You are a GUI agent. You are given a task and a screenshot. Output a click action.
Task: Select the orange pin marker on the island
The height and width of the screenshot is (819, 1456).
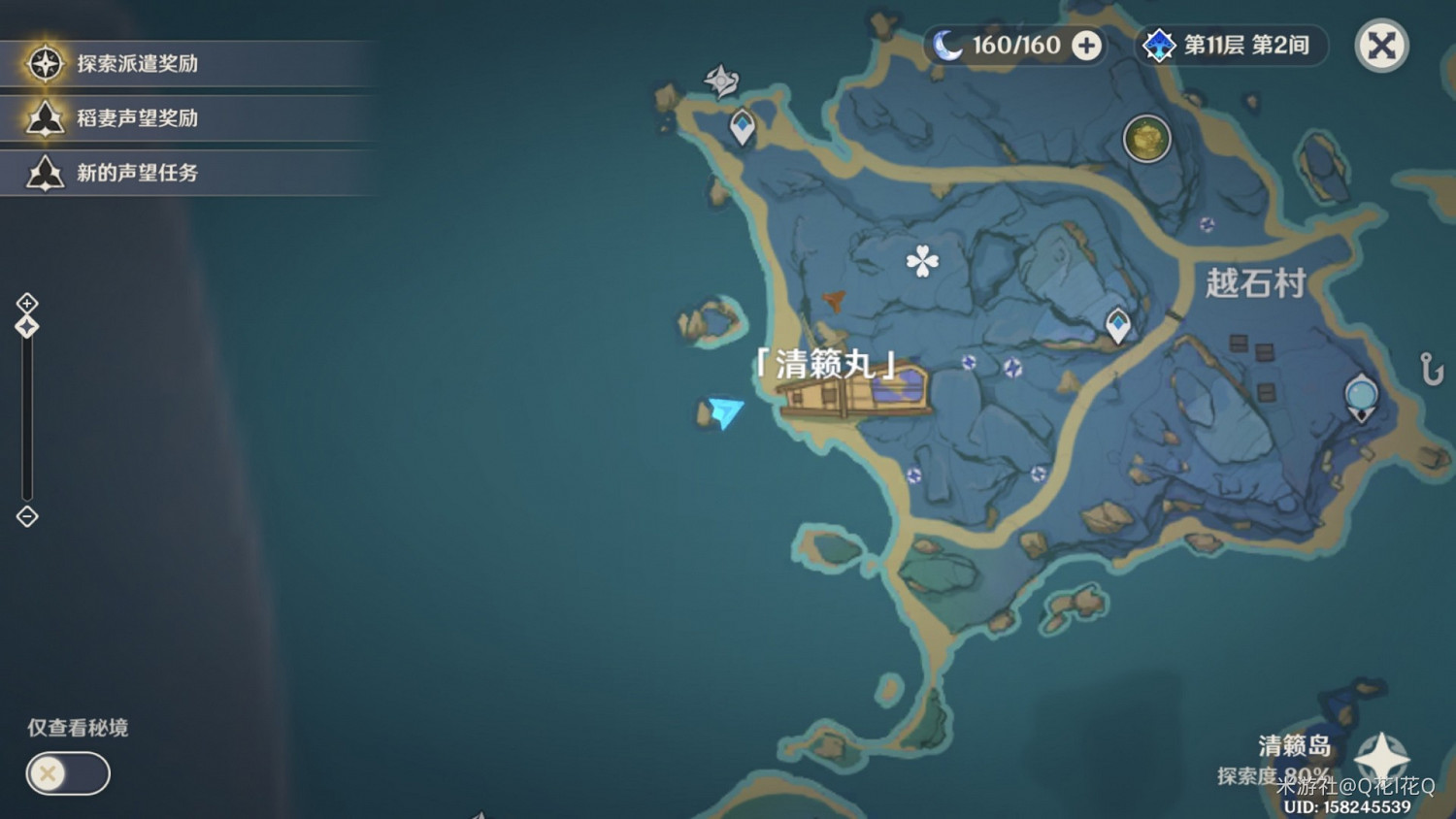coord(833,300)
